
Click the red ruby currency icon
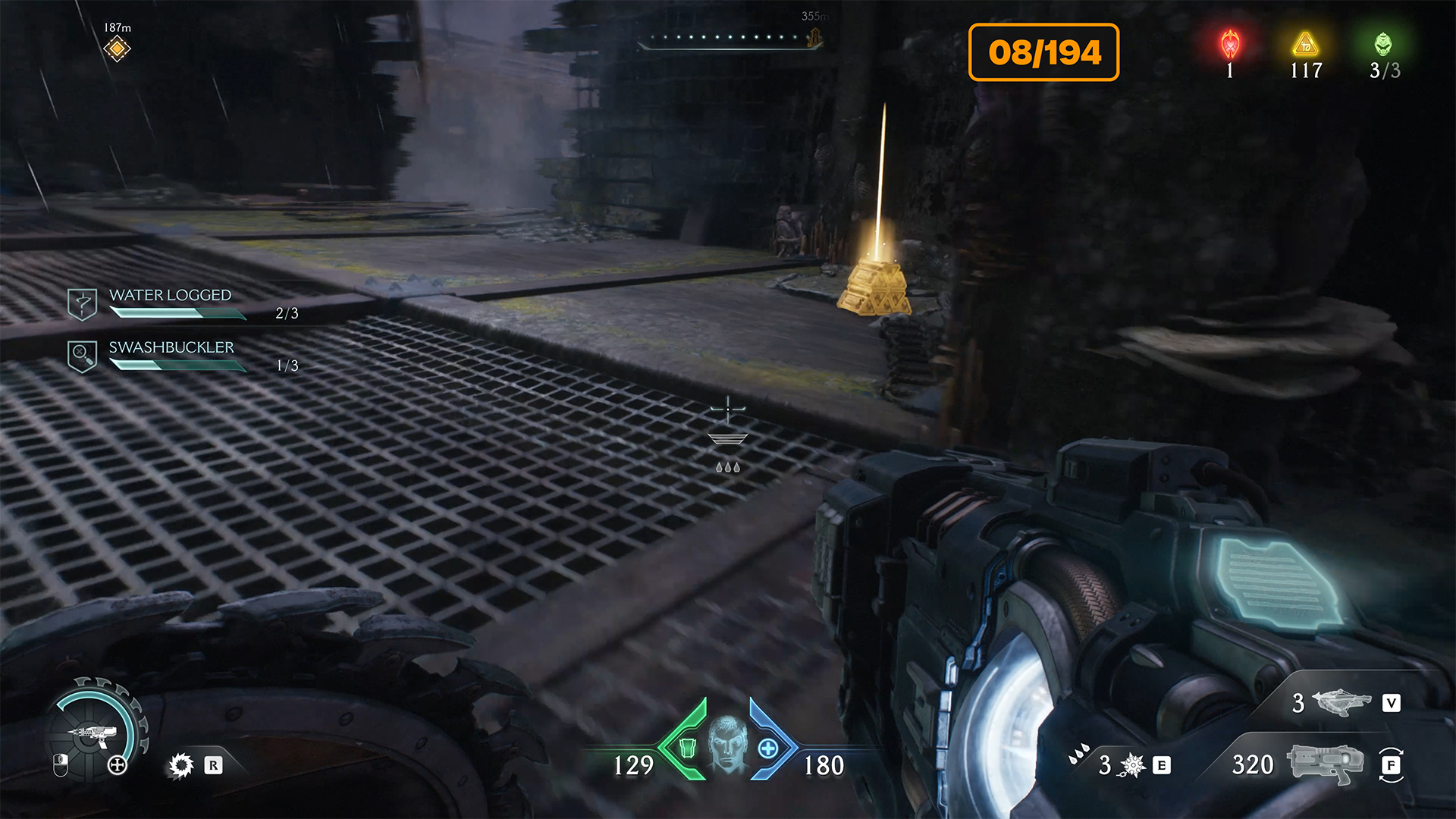click(x=1230, y=45)
